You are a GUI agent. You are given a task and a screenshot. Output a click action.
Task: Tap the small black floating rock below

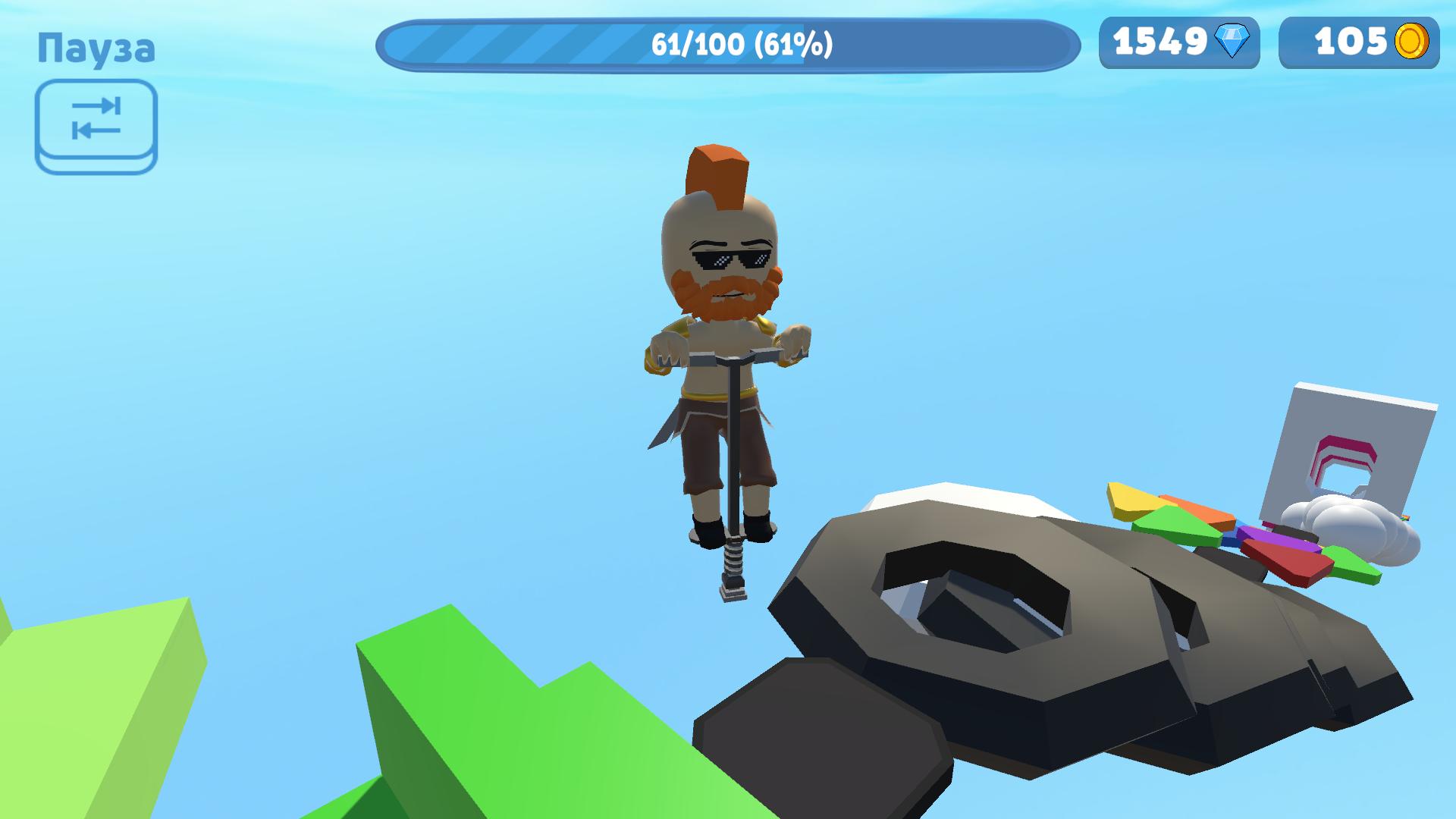coord(819,728)
